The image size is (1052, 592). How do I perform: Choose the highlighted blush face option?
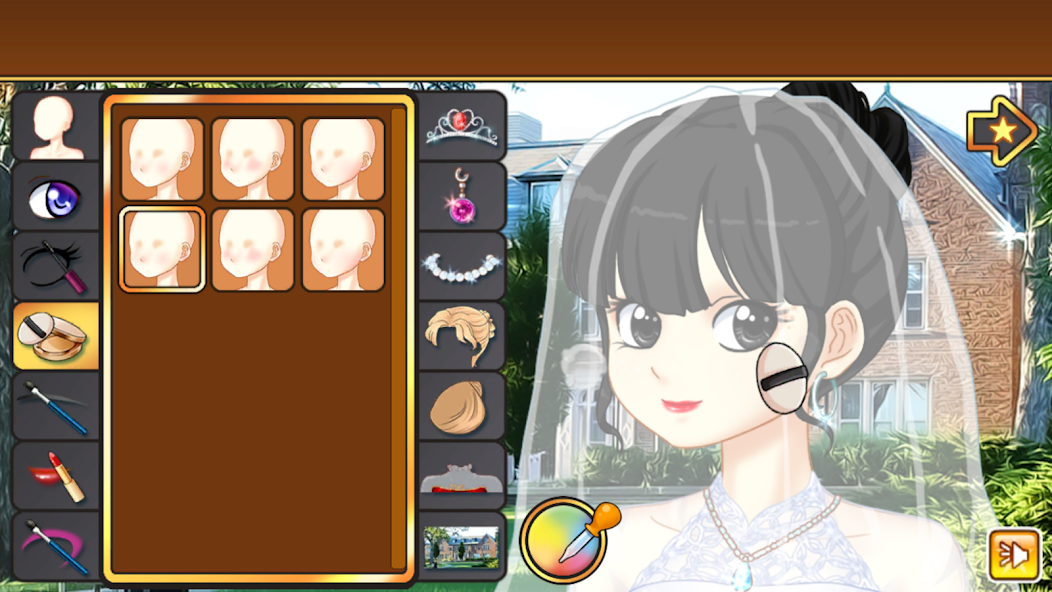click(x=162, y=250)
